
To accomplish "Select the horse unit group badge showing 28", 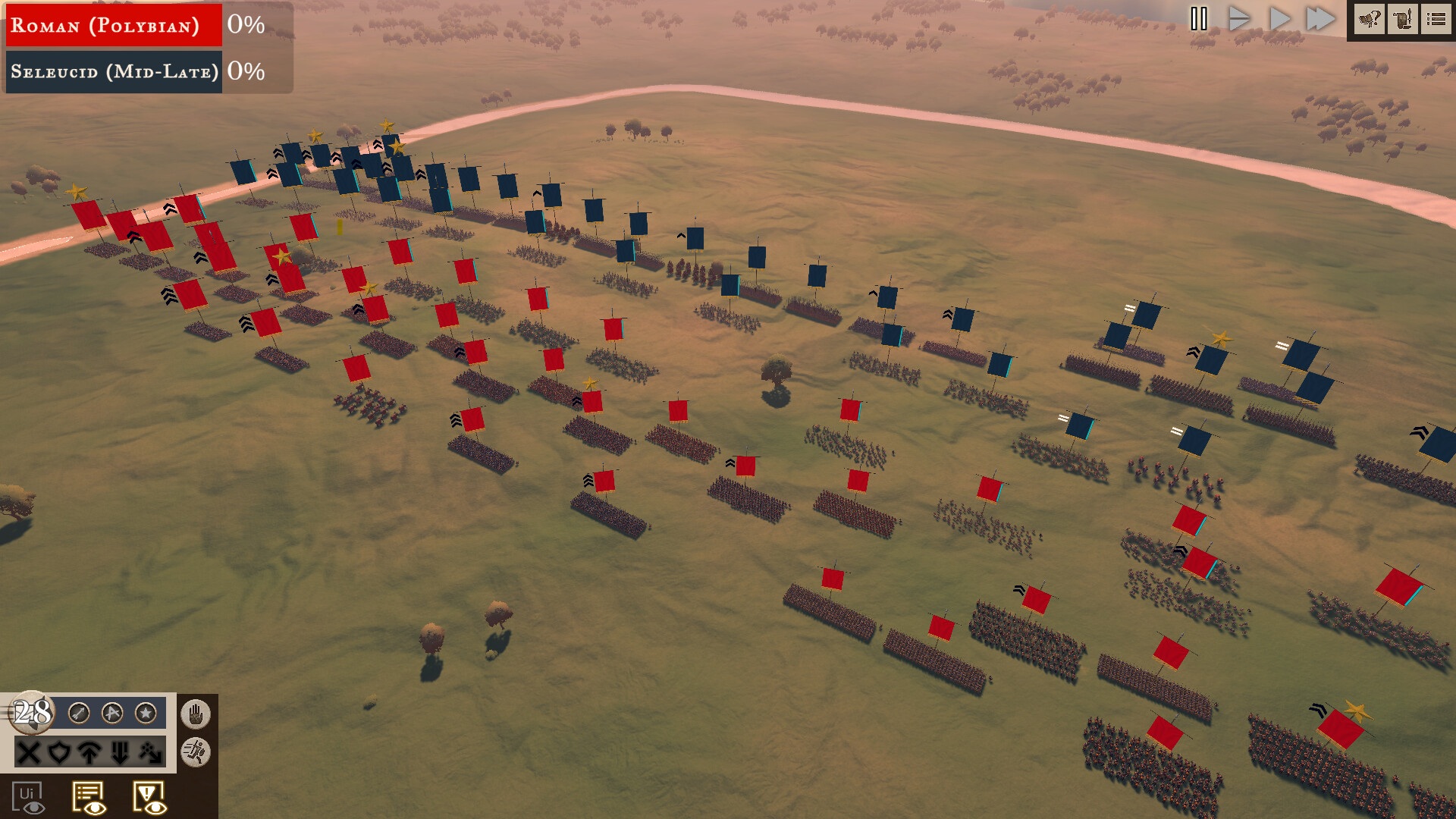I will click(32, 712).
